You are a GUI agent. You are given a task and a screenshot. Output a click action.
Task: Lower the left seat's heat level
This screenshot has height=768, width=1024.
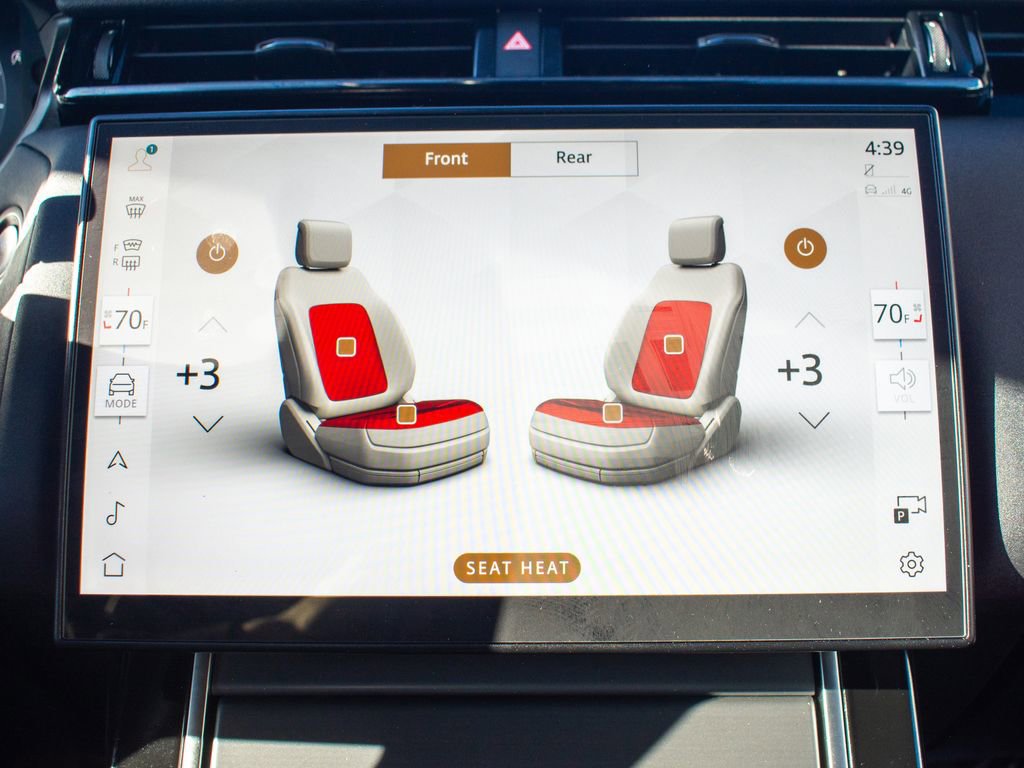coord(208,424)
